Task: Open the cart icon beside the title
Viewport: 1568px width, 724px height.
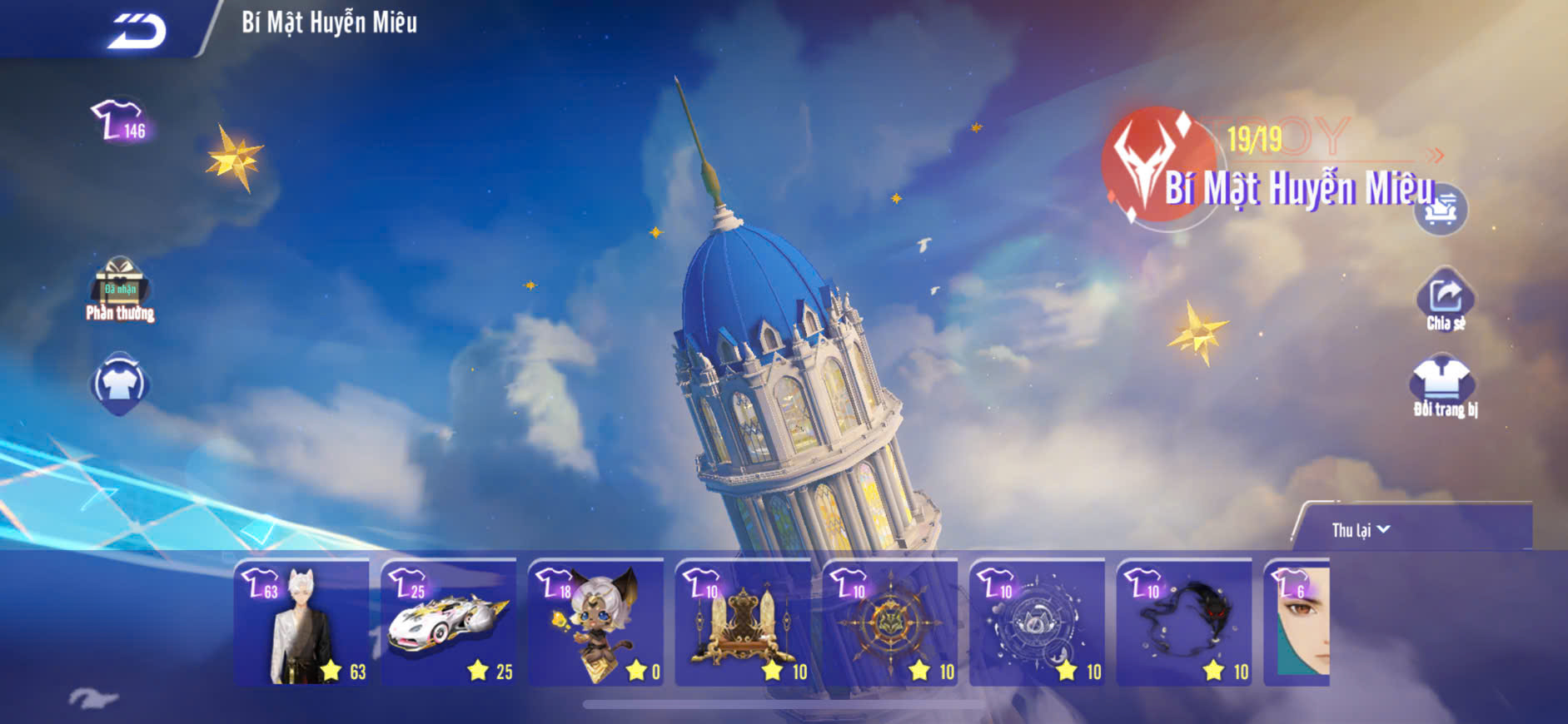Action: point(1441,209)
